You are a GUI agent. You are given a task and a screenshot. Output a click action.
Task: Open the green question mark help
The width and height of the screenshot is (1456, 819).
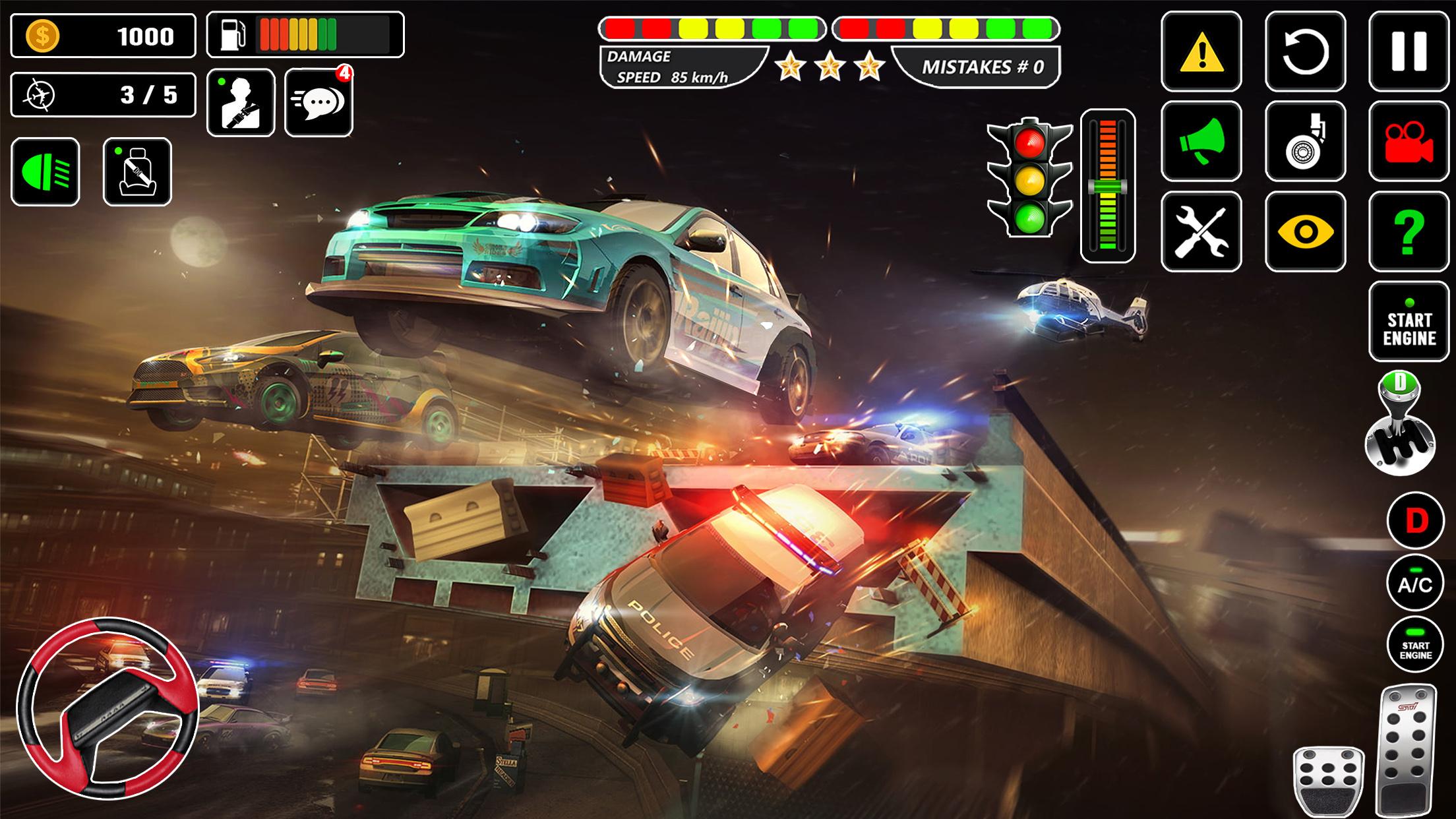coord(1409,231)
